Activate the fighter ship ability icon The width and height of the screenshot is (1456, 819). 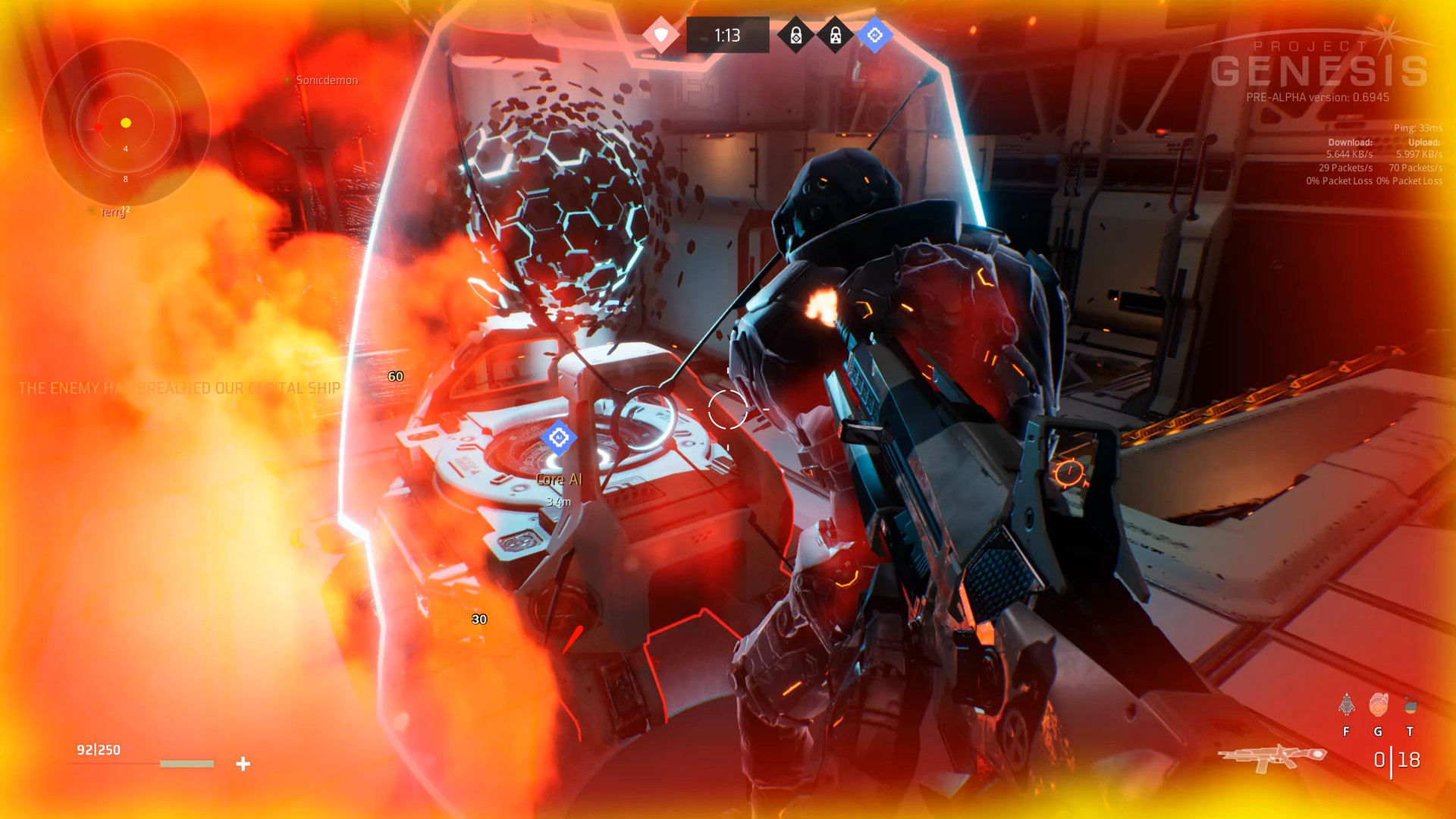pyautogui.click(x=1346, y=705)
